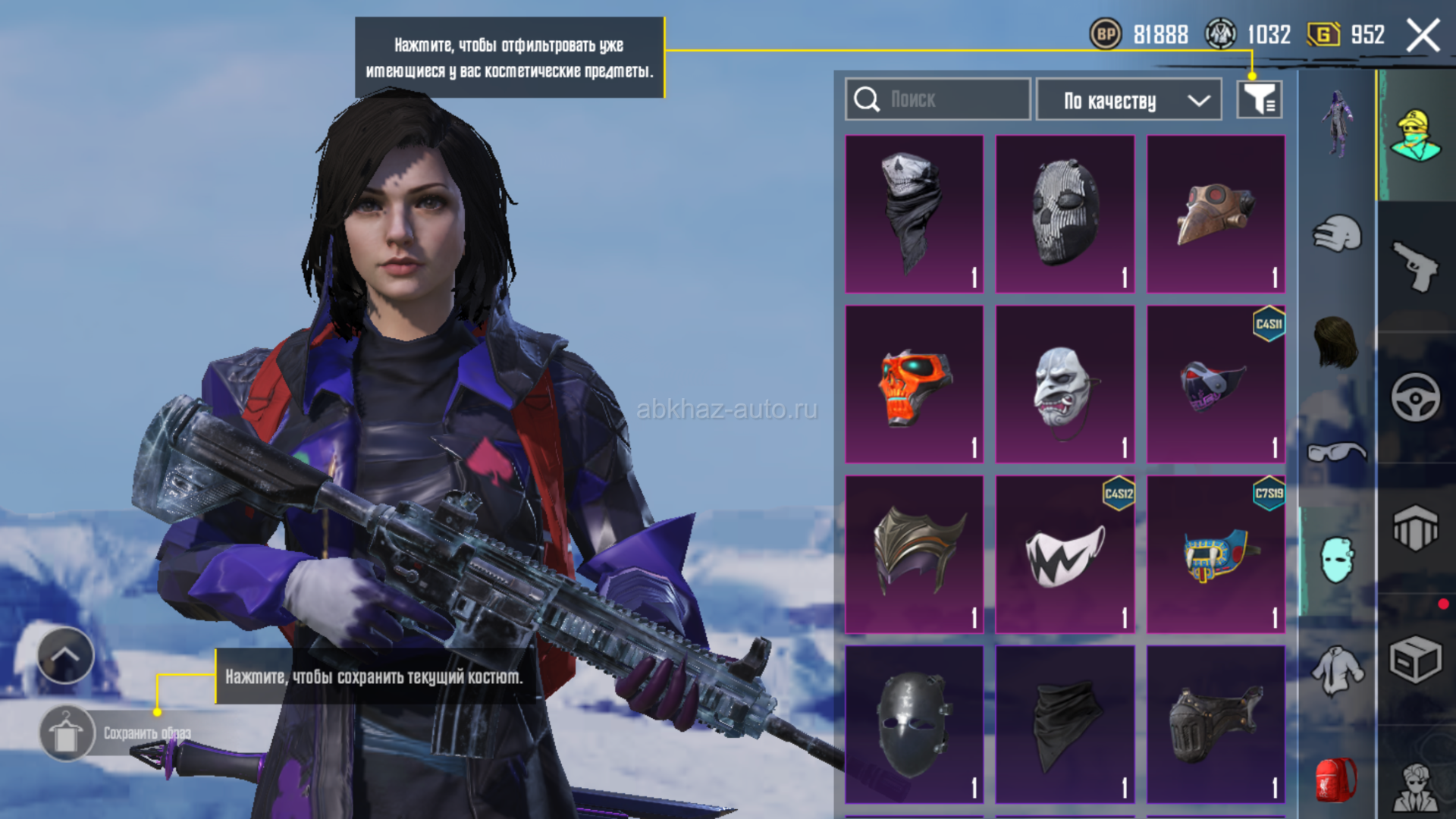Viewport: 1456px width, 819px height.
Task: Choose the striped white skull mask
Action: coord(1064,214)
